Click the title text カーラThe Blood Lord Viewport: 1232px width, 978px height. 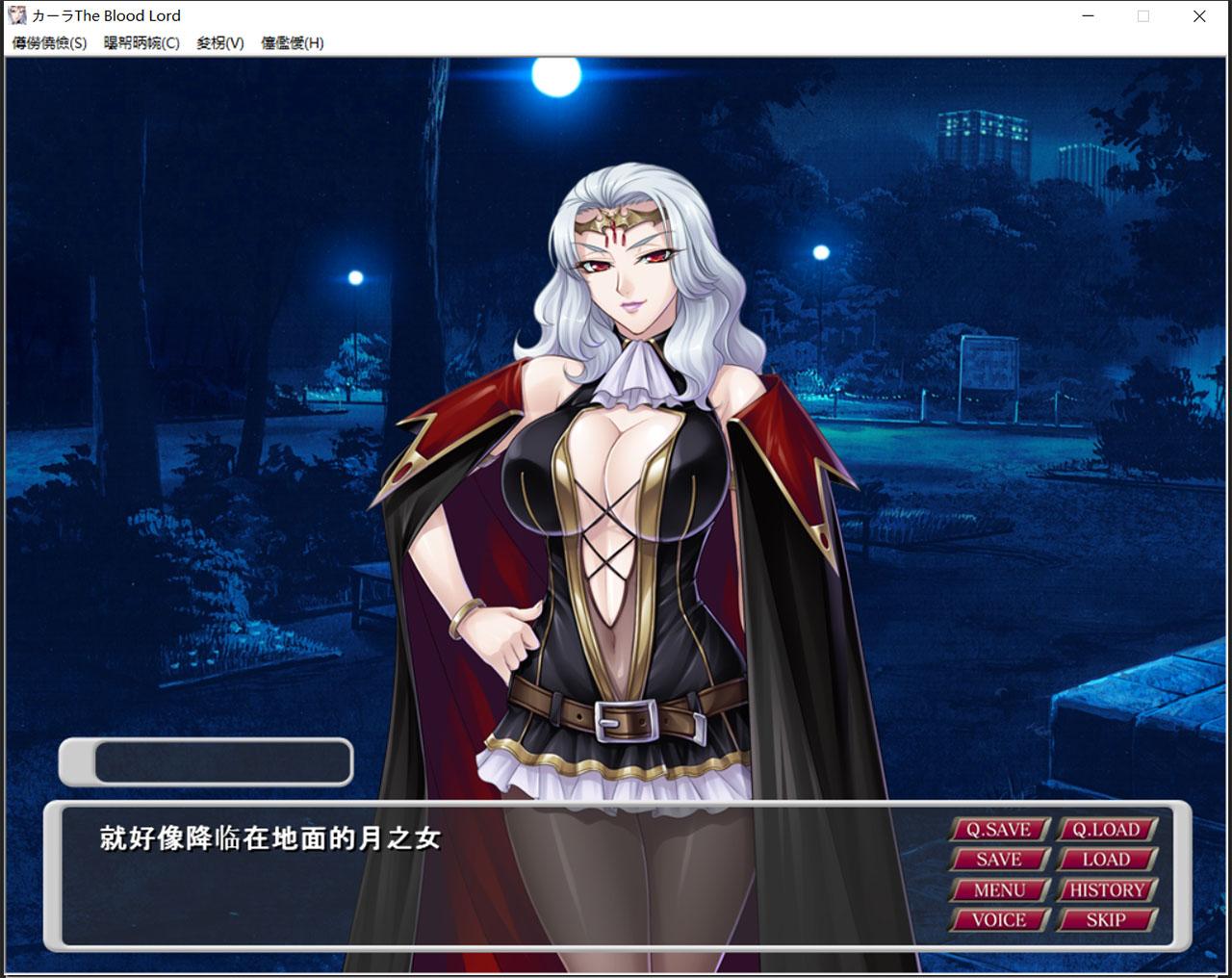click(106, 15)
